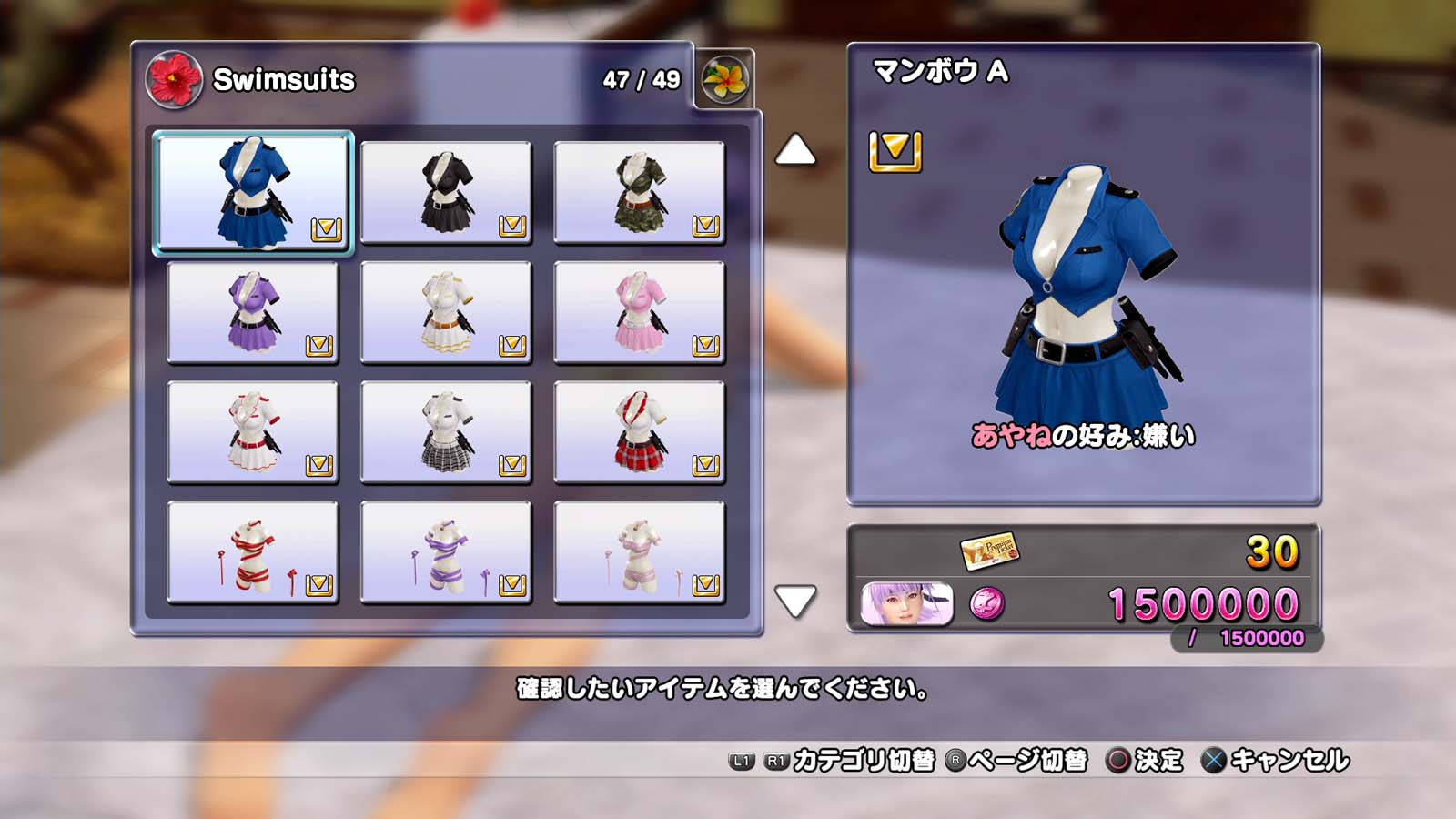Image resolution: width=1456 pixels, height=819 pixels.
Task: Select the white uniform with red trim
Action: (x=253, y=432)
